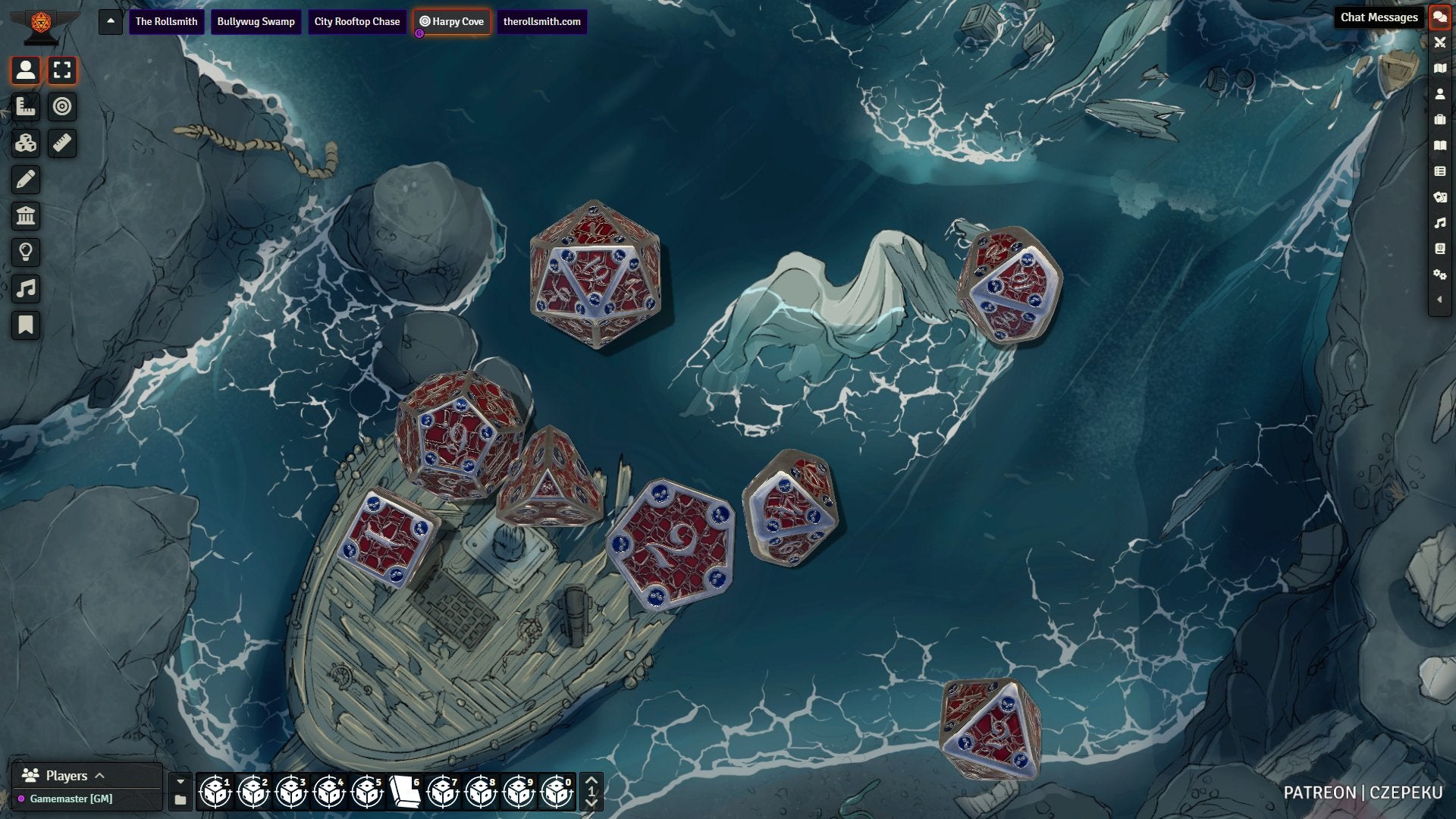
Task: Show the Game Settings gears tab
Action: coord(1439,274)
